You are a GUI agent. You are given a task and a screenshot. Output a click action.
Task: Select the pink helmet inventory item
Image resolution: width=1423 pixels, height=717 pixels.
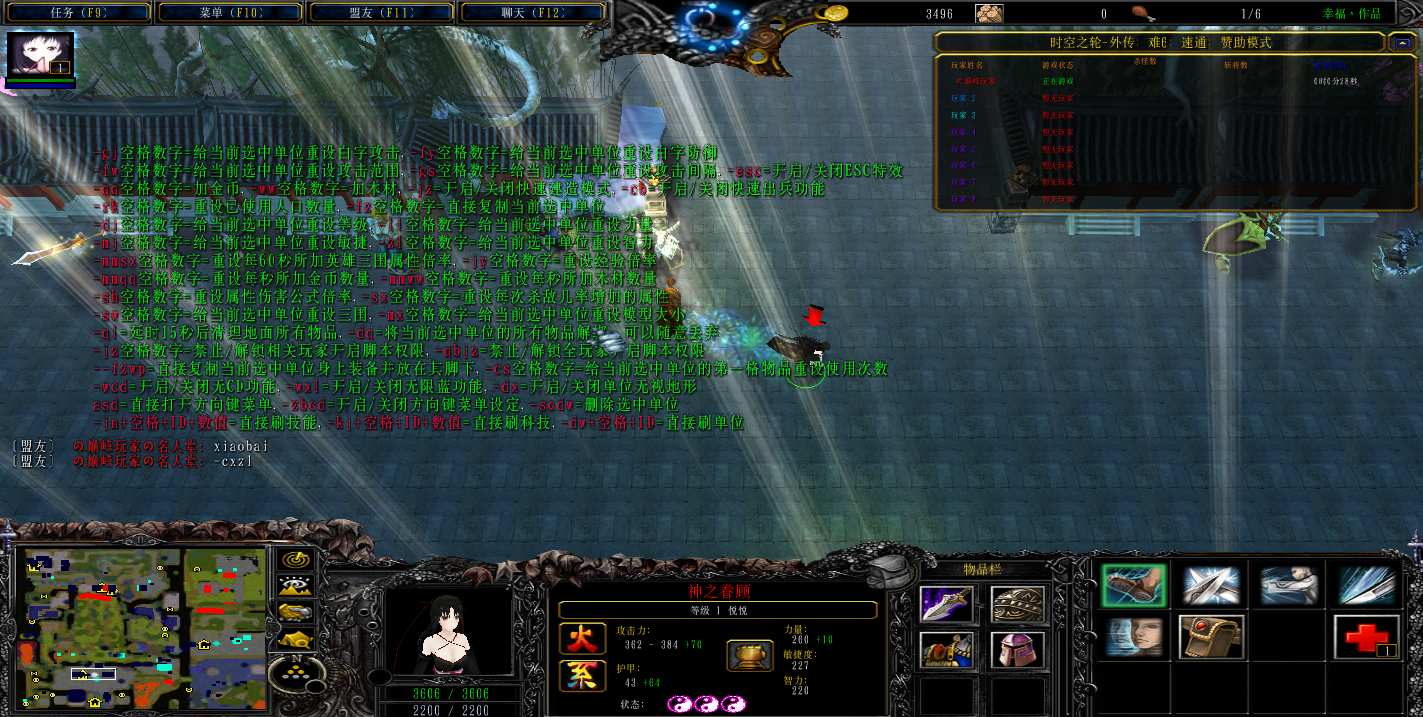click(1018, 651)
